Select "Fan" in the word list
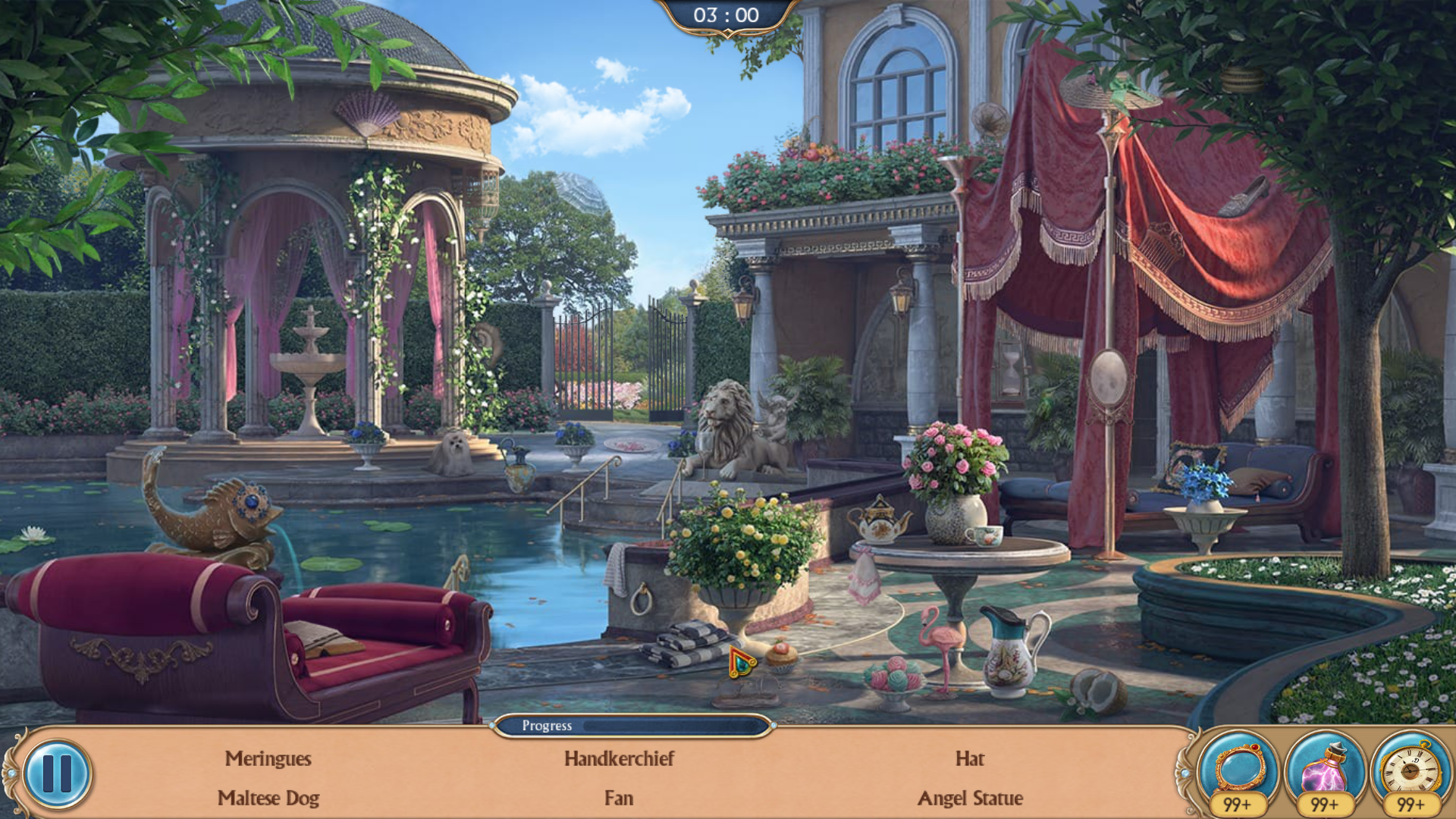The width and height of the screenshot is (1456, 819). point(619,798)
